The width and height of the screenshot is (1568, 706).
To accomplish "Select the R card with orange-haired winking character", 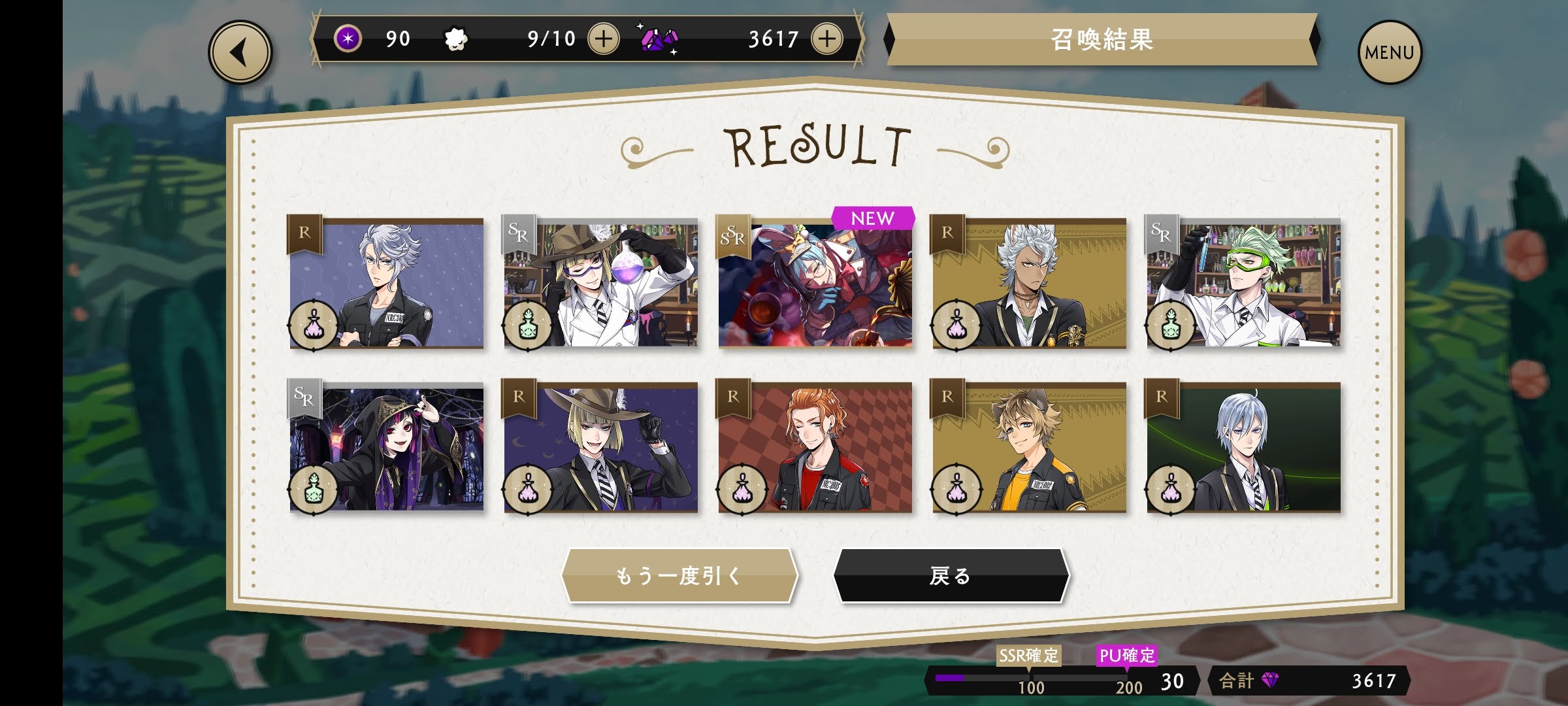I will [x=815, y=447].
